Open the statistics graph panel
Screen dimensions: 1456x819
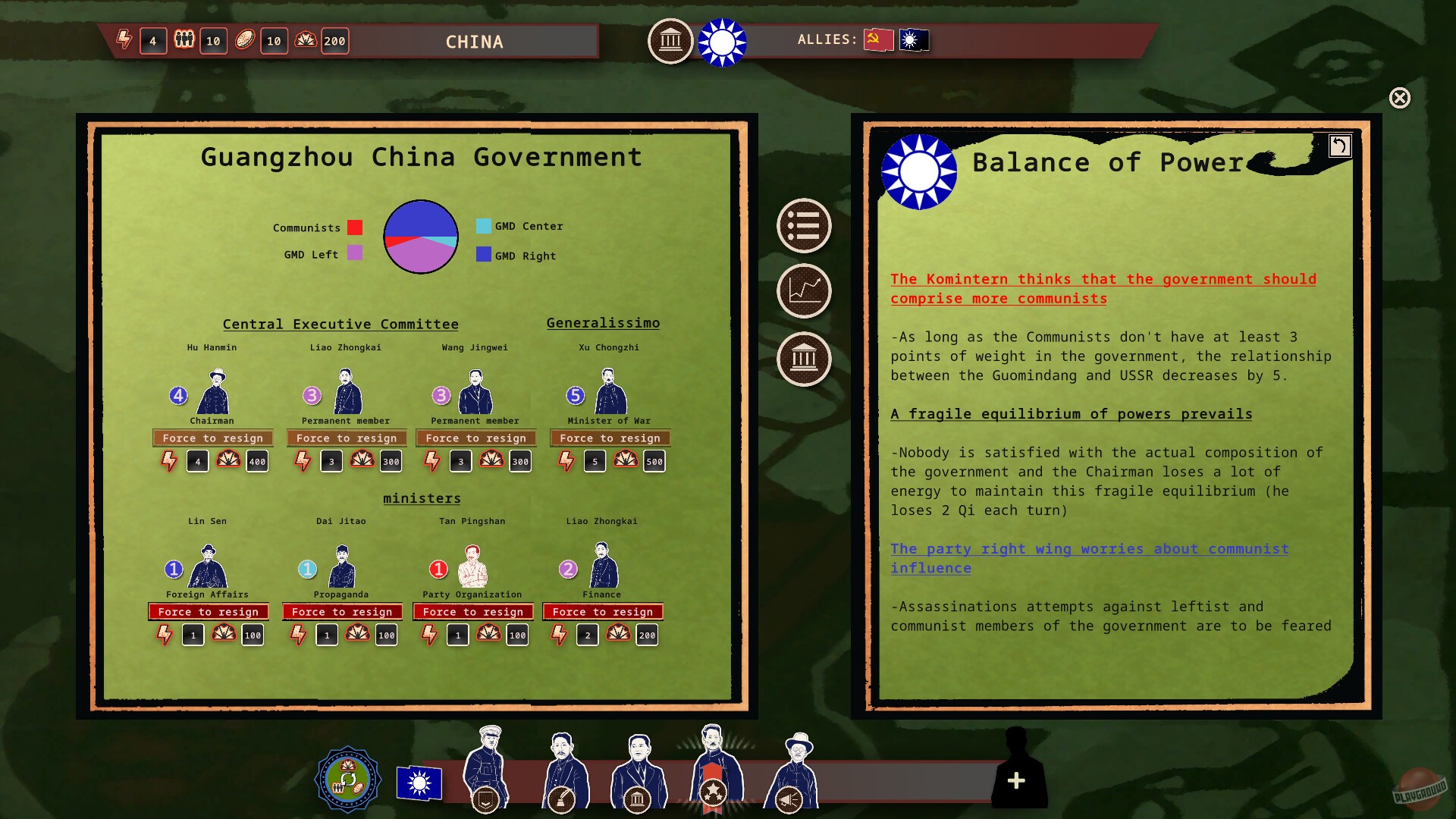coord(804,291)
